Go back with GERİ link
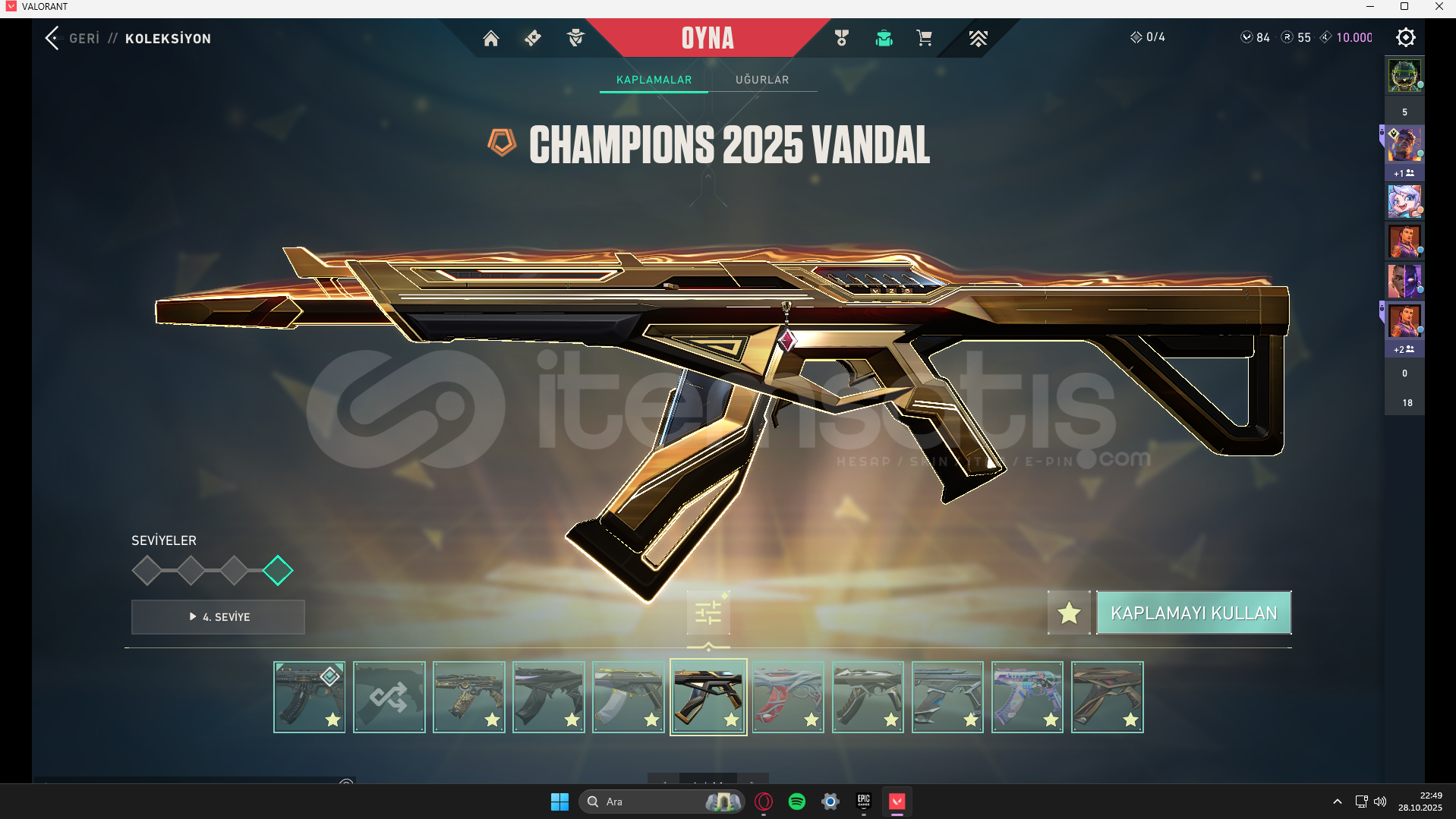This screenshot has height=819, width=1456. click(83, 38)
